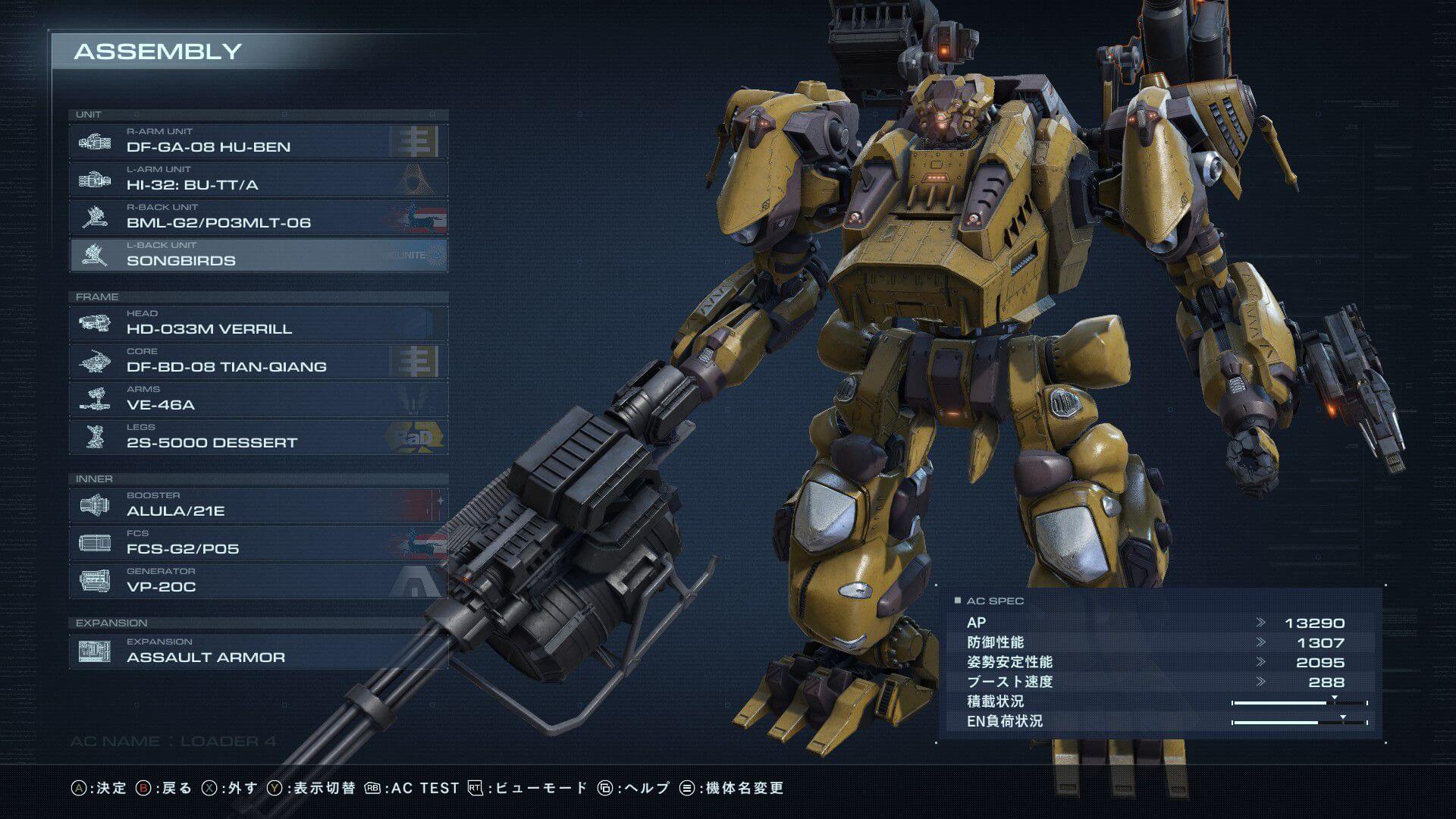Open the CORE part DF-BD-08 TIAN-QIANG
The width and height of the screenshot is (1456, 819).
coord(258,361)
